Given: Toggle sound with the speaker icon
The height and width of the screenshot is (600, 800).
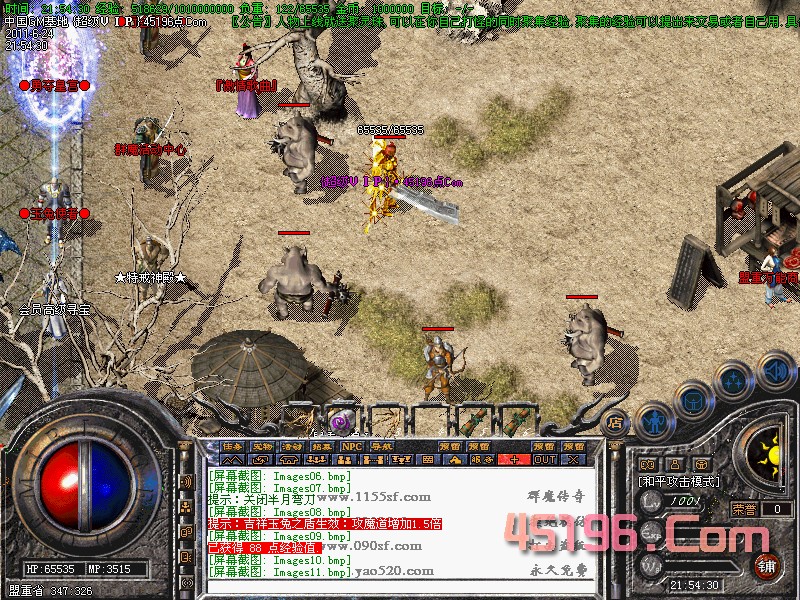Looking at the screenshot, I should (774, 371).
